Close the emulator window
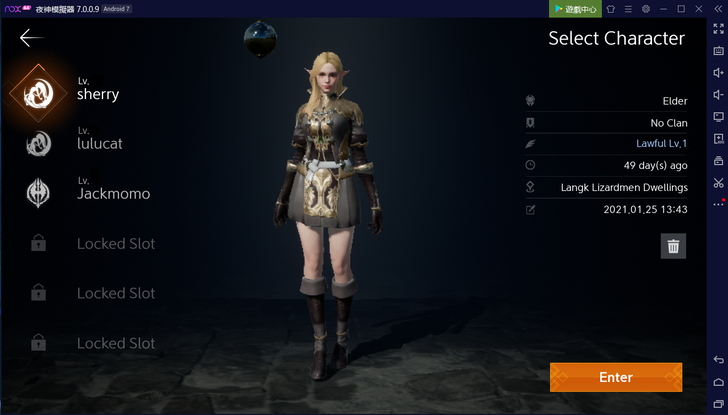Image resolution: width=728 pixels, height=415 pixels. [x=700, y=9]
